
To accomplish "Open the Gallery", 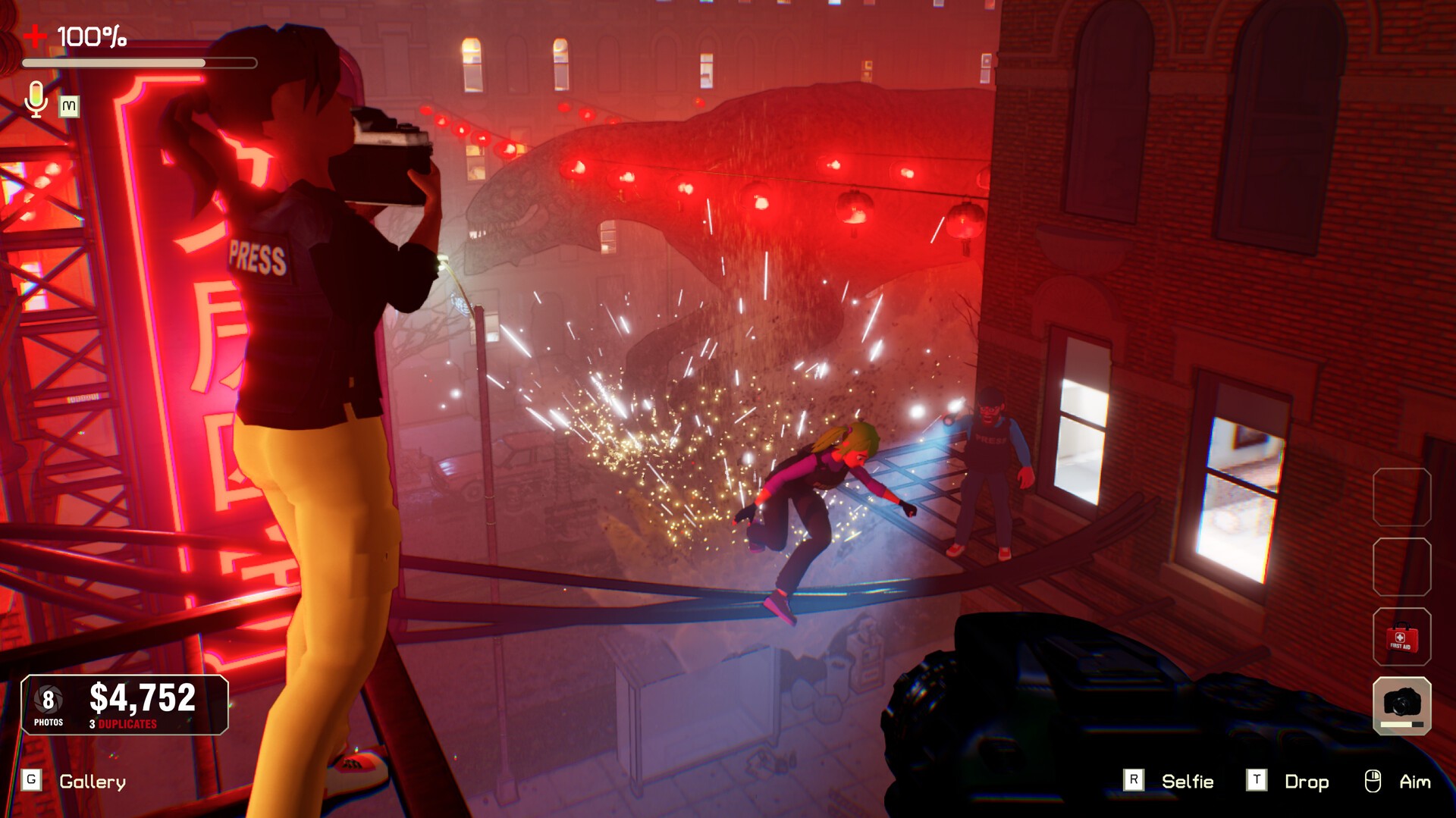I will tap(92, 782).
